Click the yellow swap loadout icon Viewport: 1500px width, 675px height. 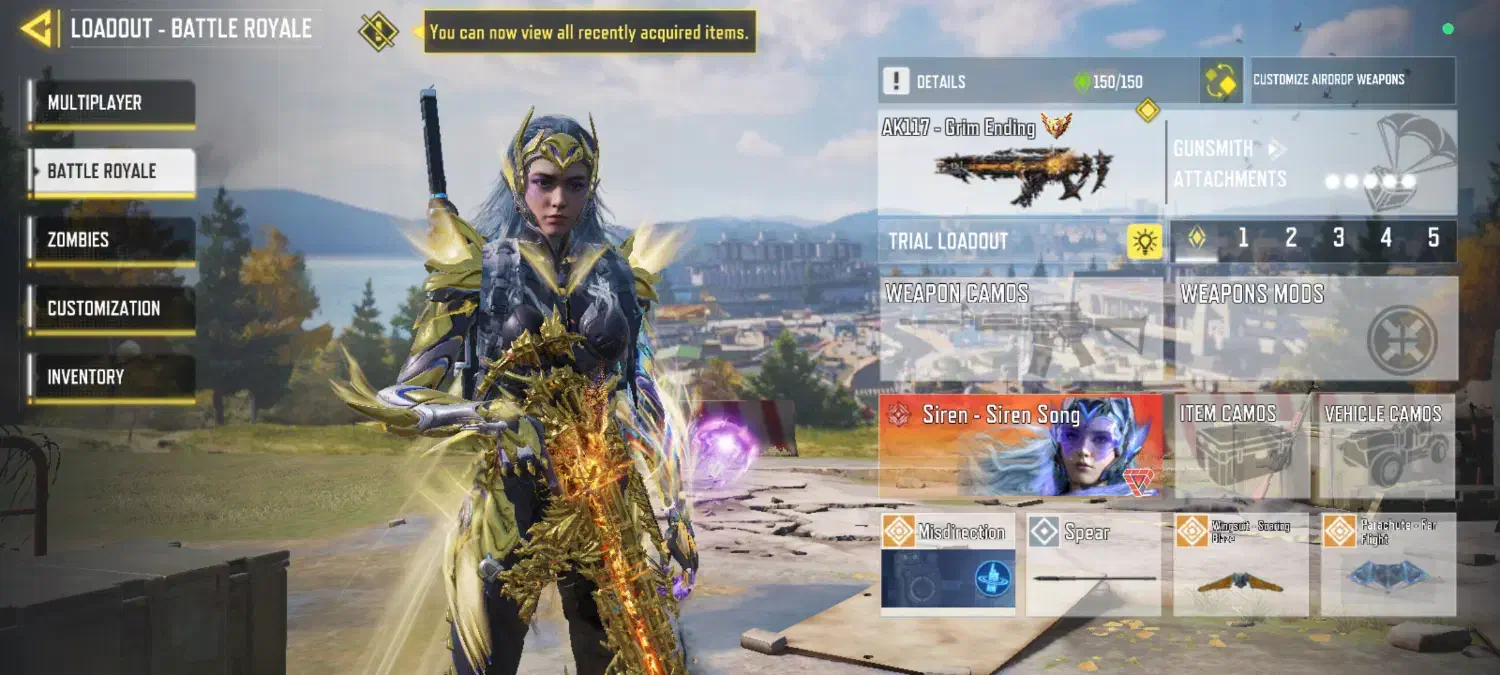1221,81
